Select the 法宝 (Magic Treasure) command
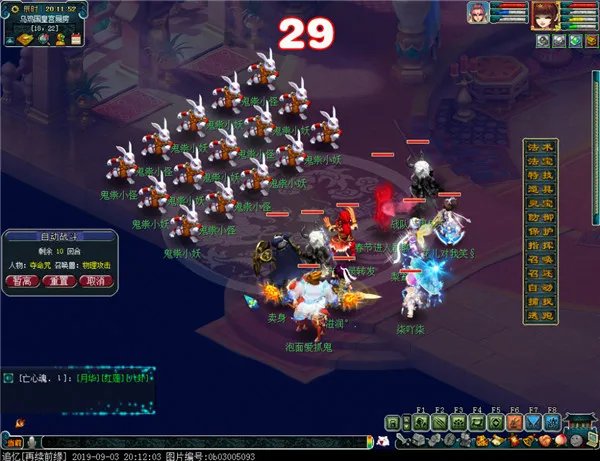 click(541, 161)
